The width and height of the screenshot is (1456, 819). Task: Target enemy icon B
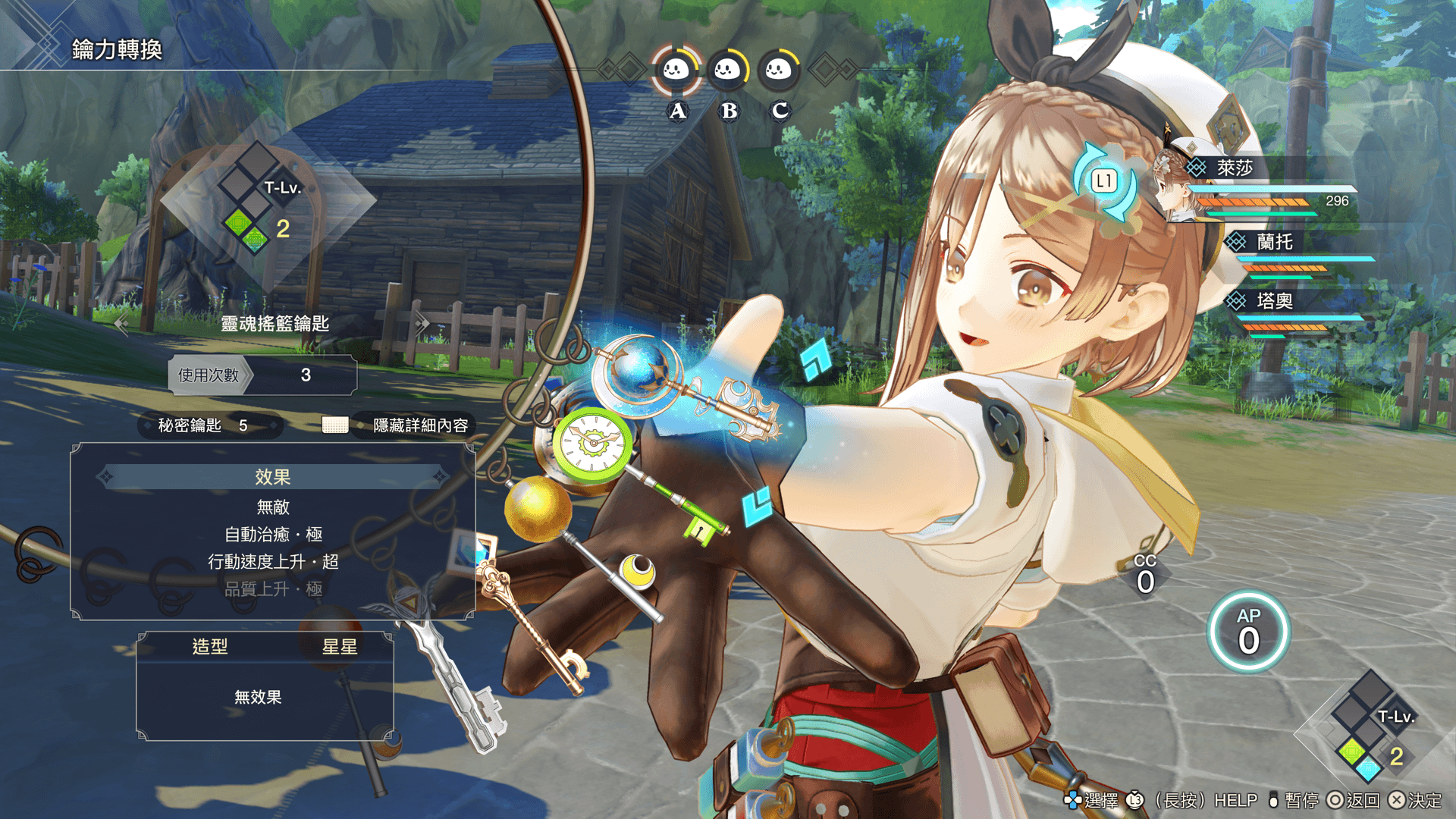(x=728, y=71)
